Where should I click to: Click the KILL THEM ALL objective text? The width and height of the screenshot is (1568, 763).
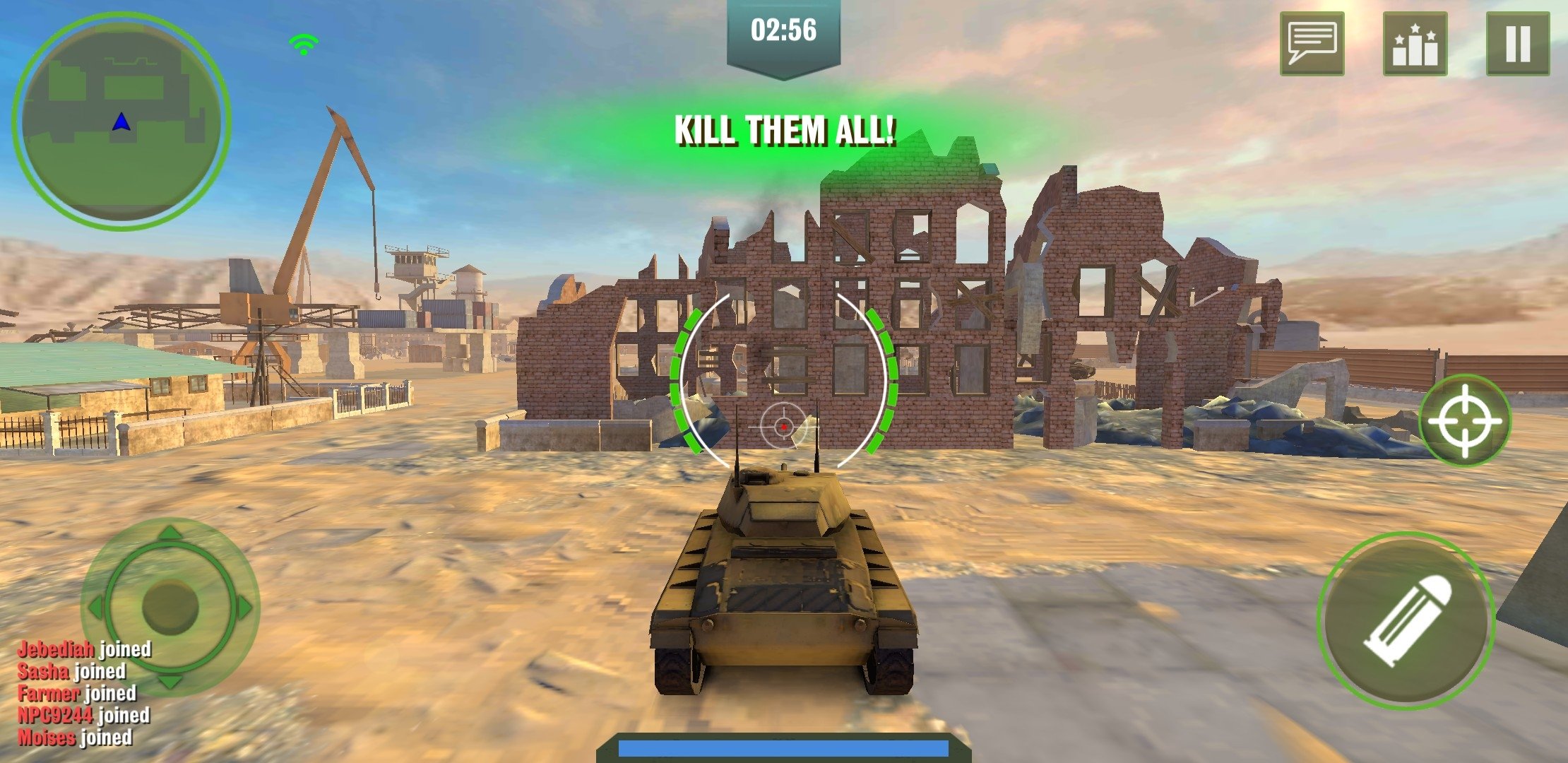pyautogui.click(x=785, y=130)
